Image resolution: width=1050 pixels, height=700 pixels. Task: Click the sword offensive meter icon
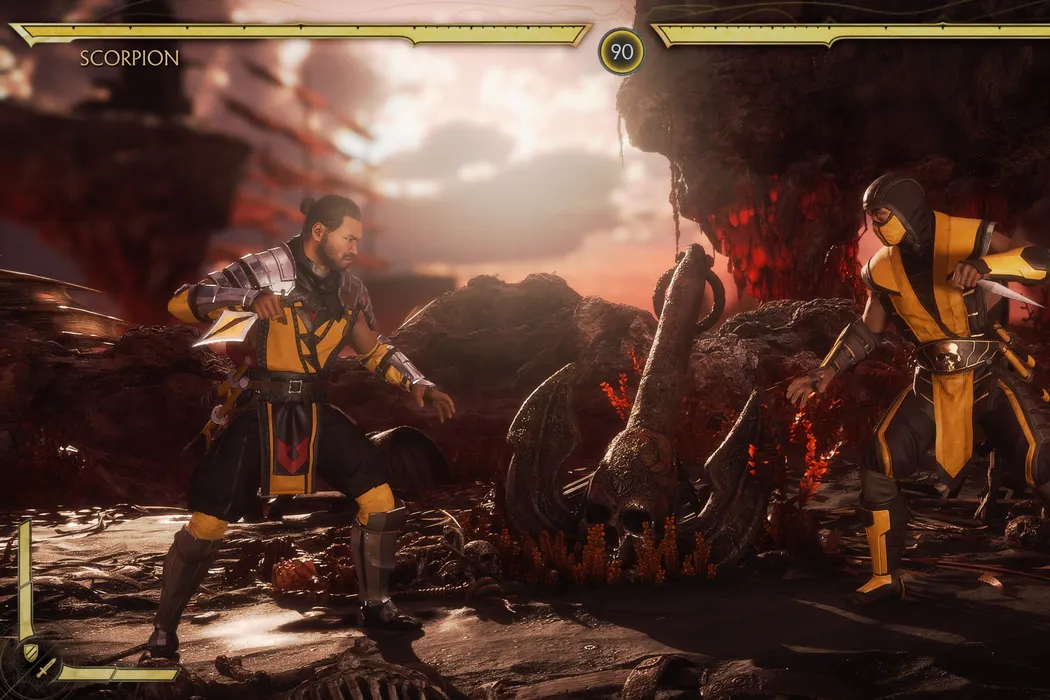coord(45,667)
